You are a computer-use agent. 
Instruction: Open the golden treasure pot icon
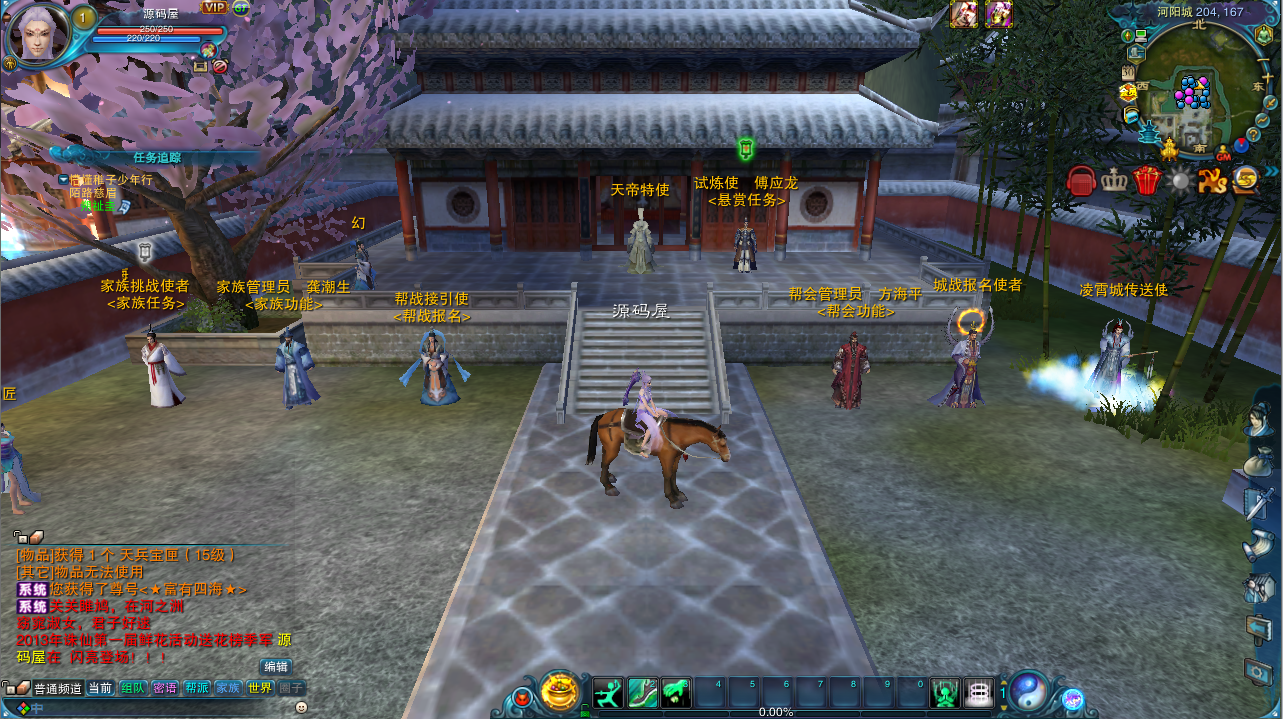point(560,691)
